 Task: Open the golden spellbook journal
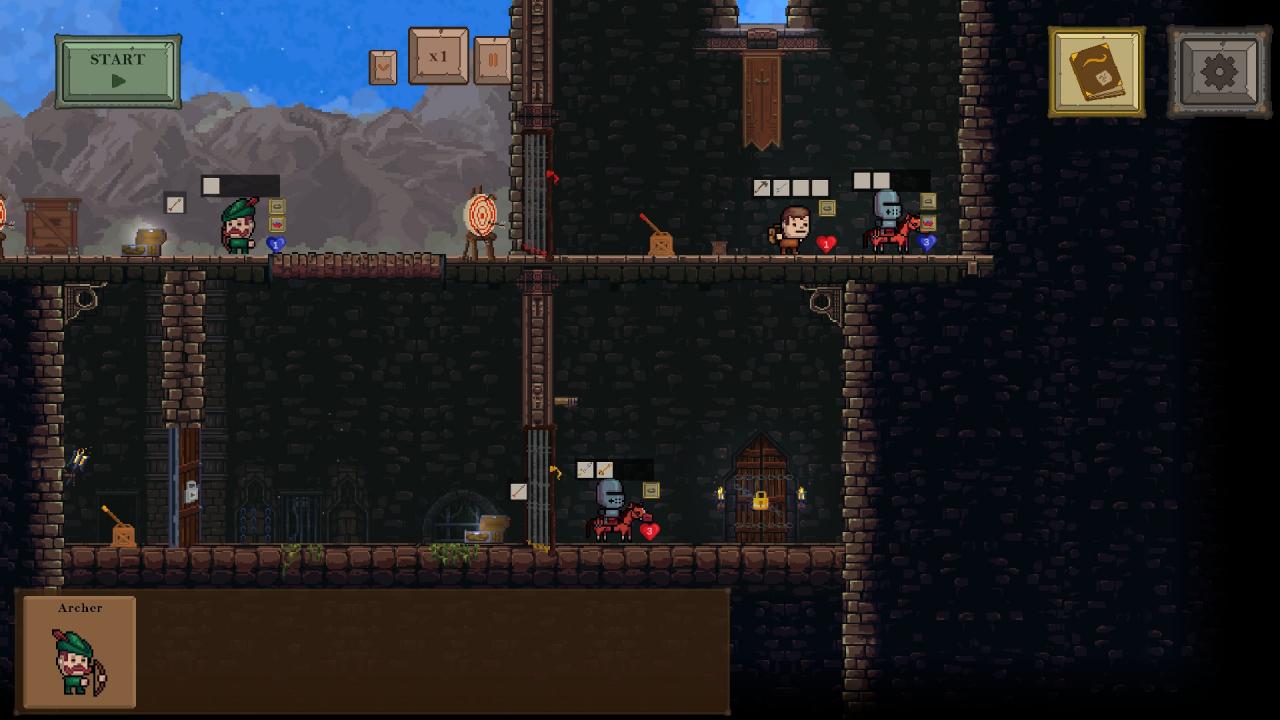click(1097, 72)
